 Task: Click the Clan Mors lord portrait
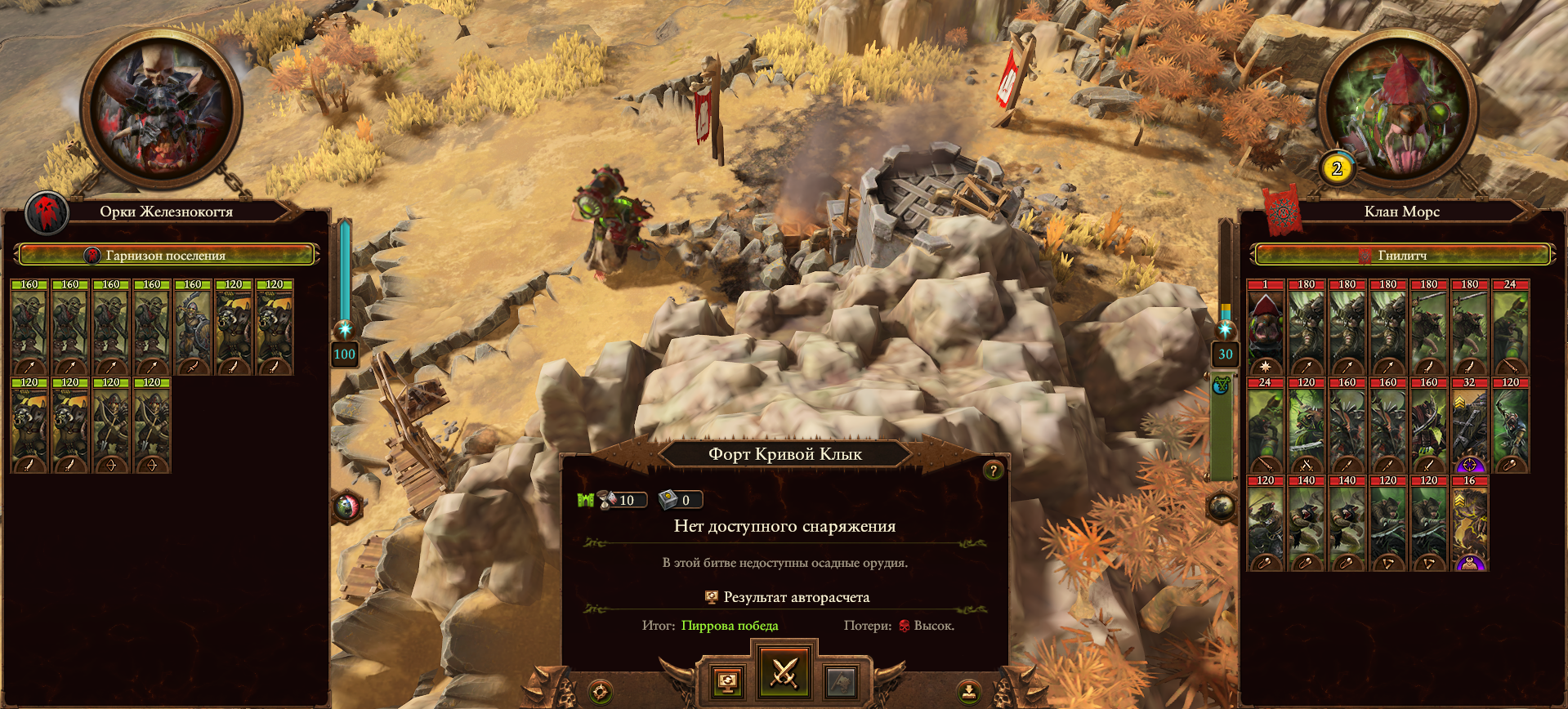click(x=1398, y=109)
